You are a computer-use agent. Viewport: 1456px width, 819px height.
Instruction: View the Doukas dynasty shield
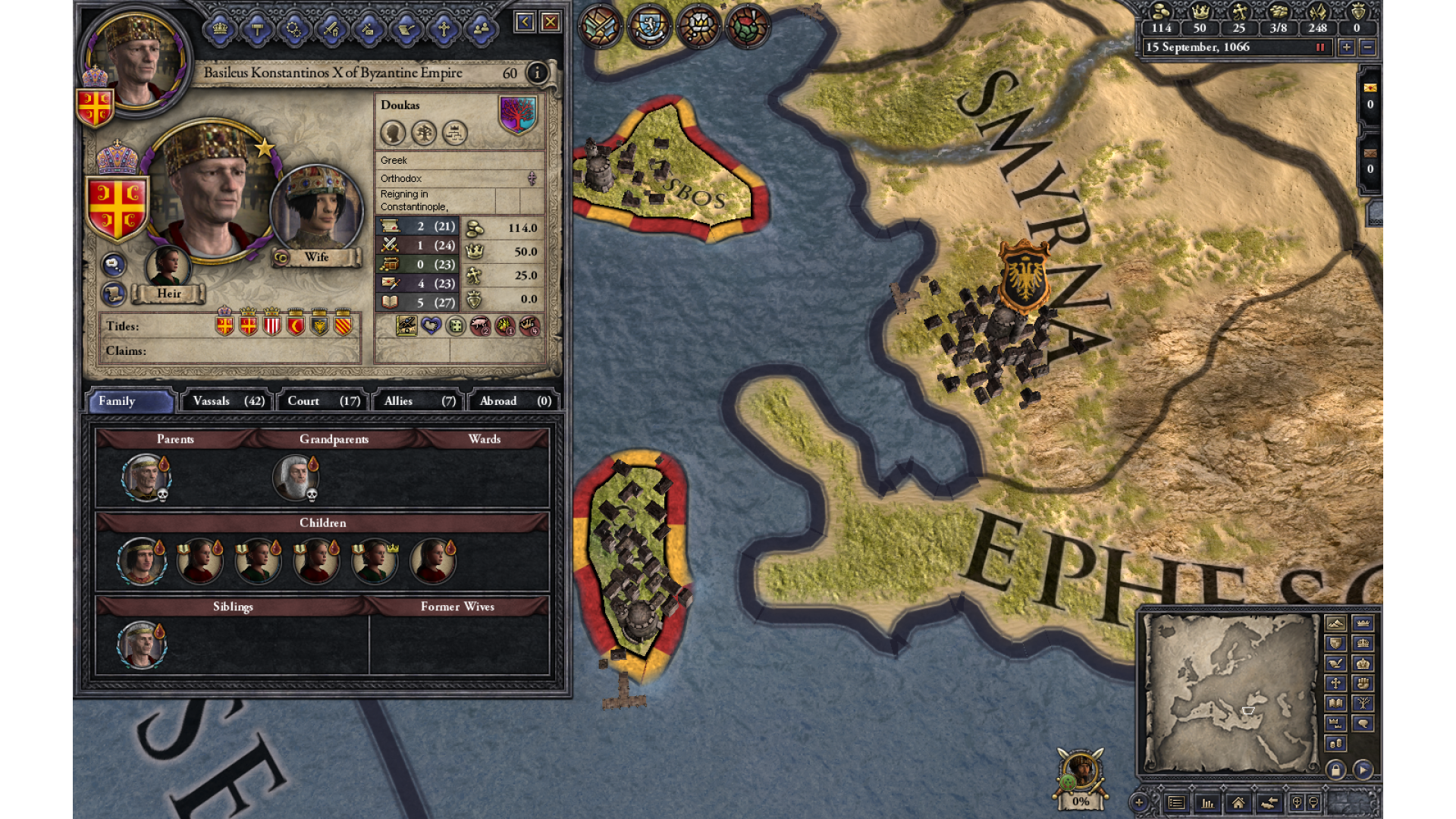coord(518,115)
